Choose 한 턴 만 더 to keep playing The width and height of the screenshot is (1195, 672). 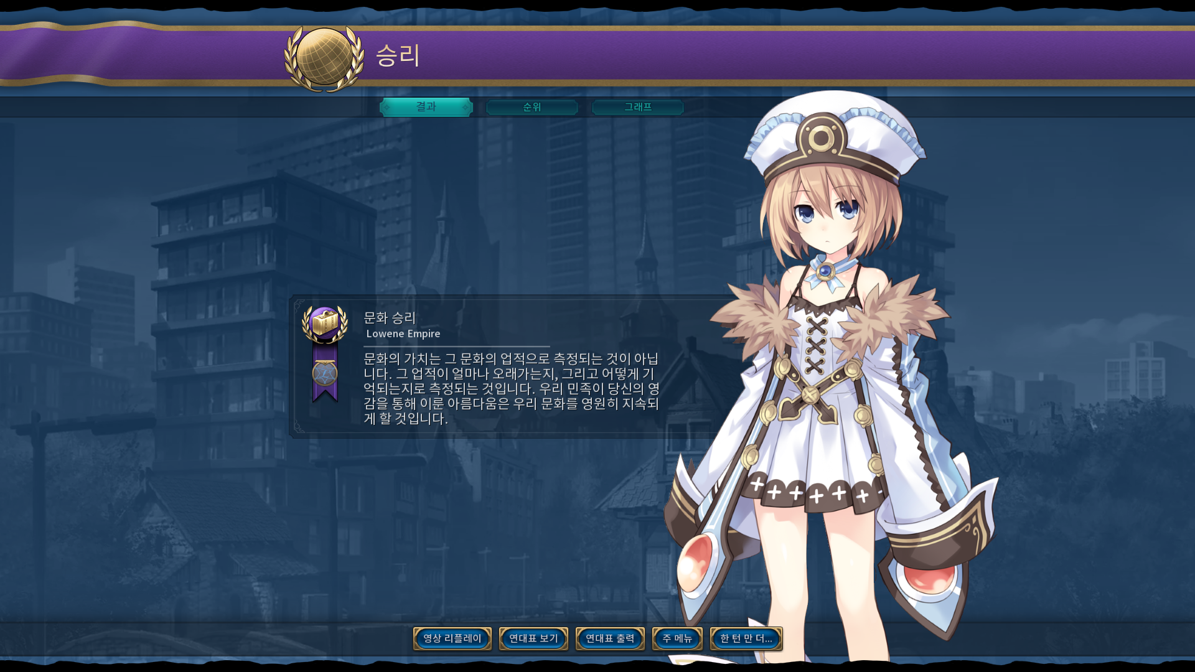click(x=746, y=638)
